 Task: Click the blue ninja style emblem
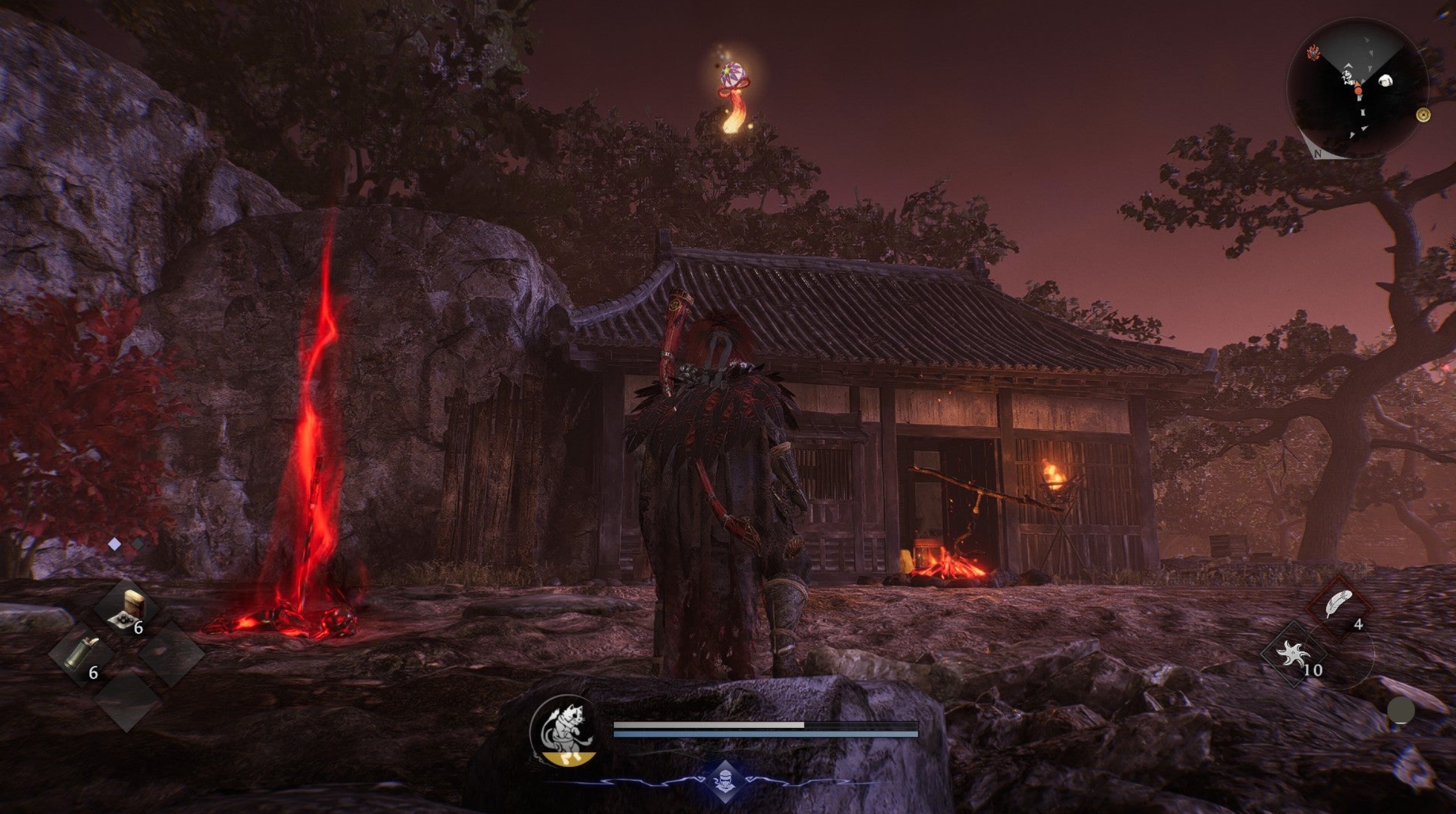pos(725,781)
